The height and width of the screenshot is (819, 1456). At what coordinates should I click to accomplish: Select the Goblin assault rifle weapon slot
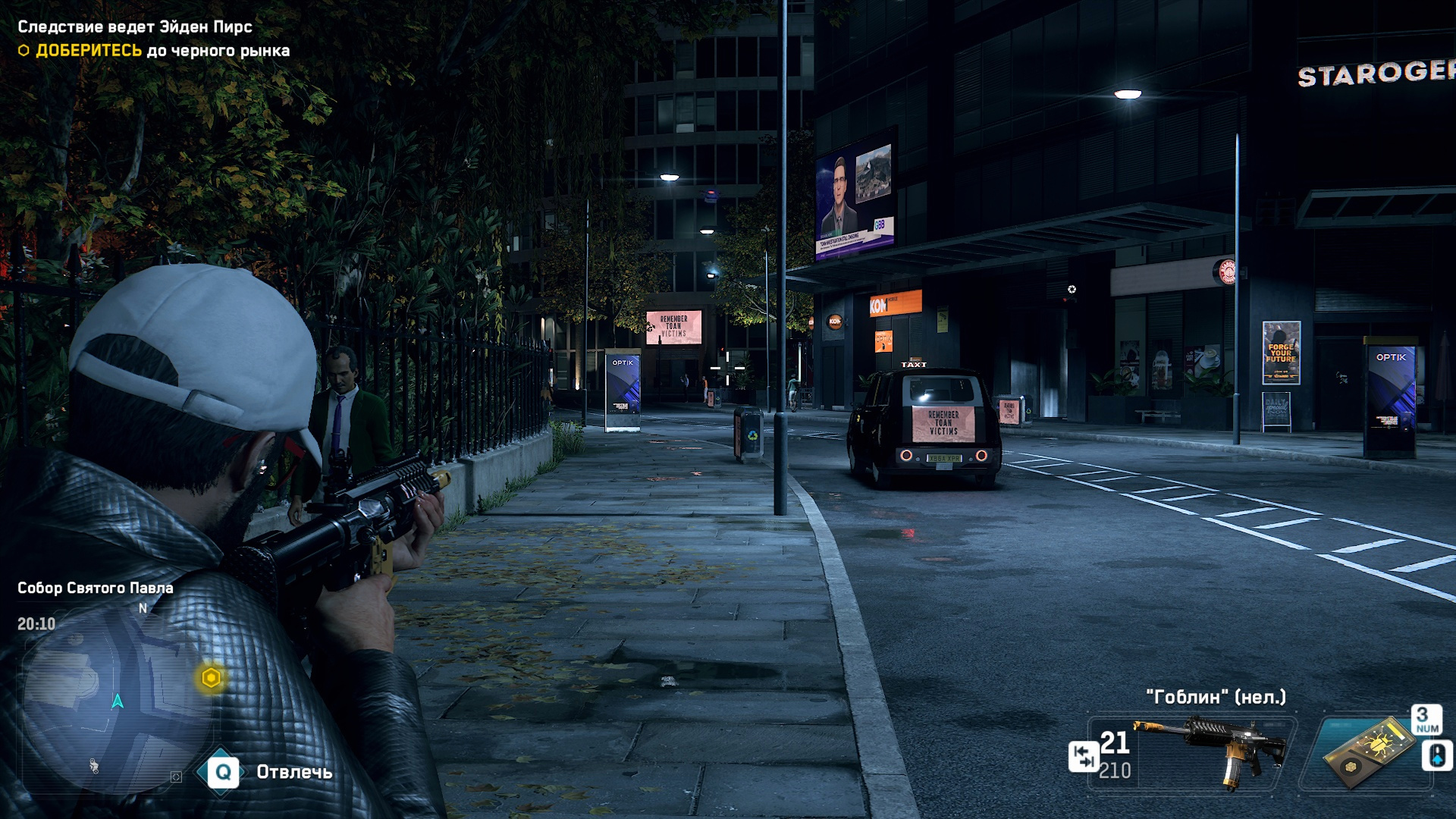click(1212, 752)
